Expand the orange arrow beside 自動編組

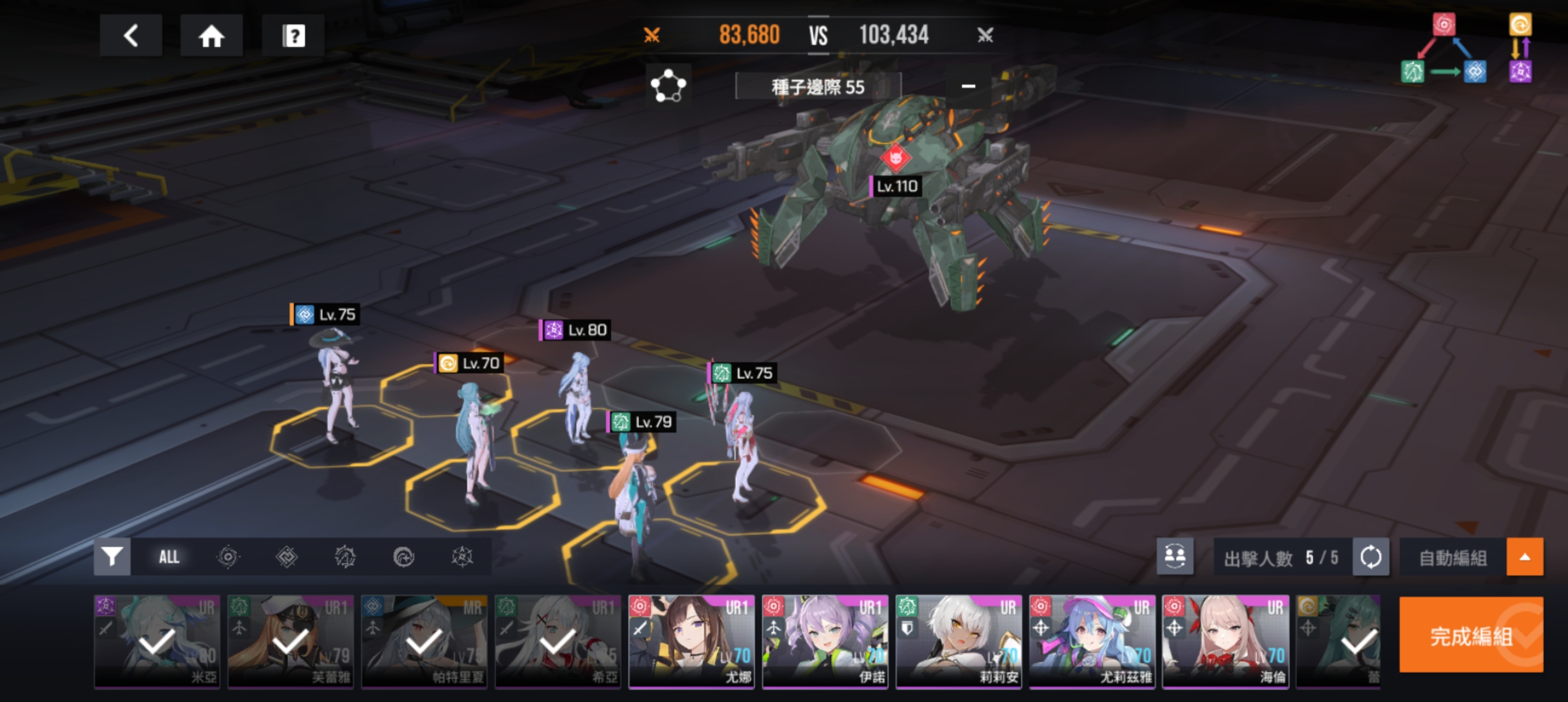(1524, 557)
